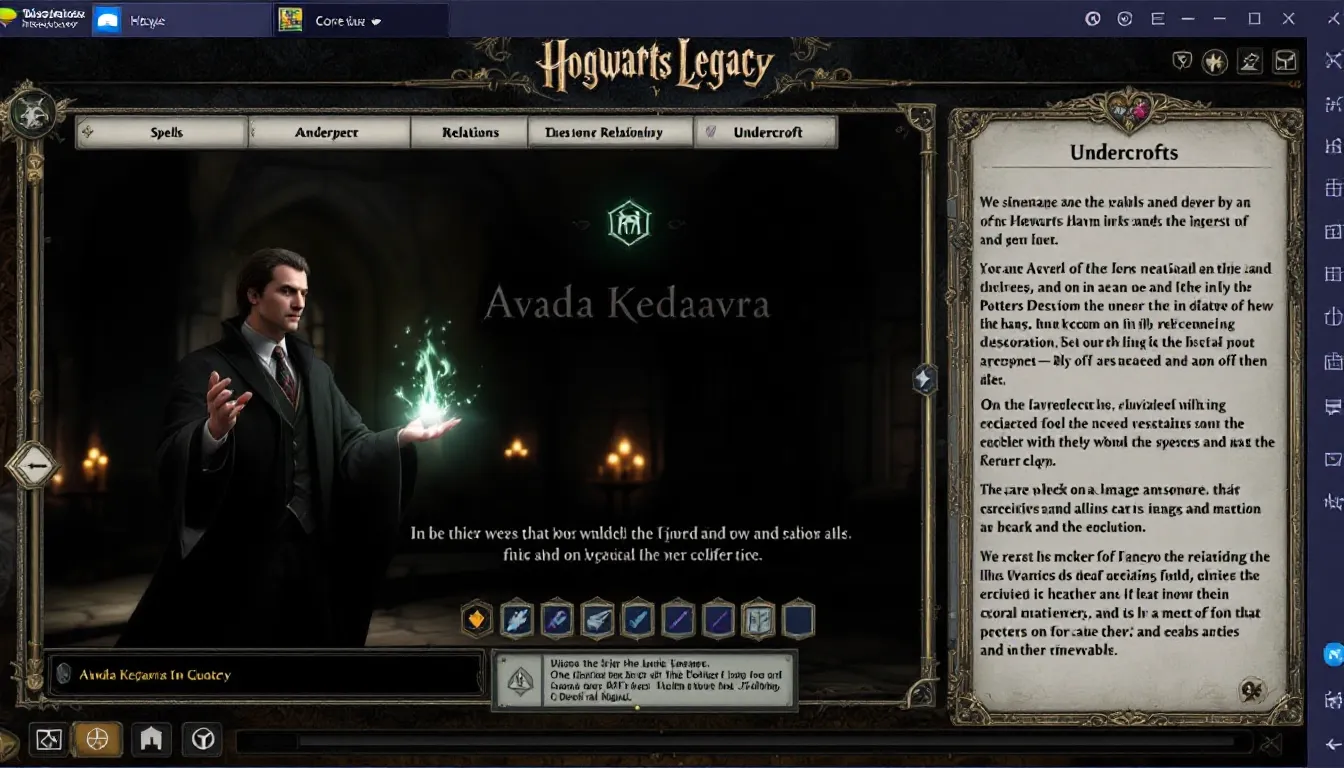Viewport: 1344px width, 768px height.
Task: Switch to the Spells tab
Action: [165, 132]
